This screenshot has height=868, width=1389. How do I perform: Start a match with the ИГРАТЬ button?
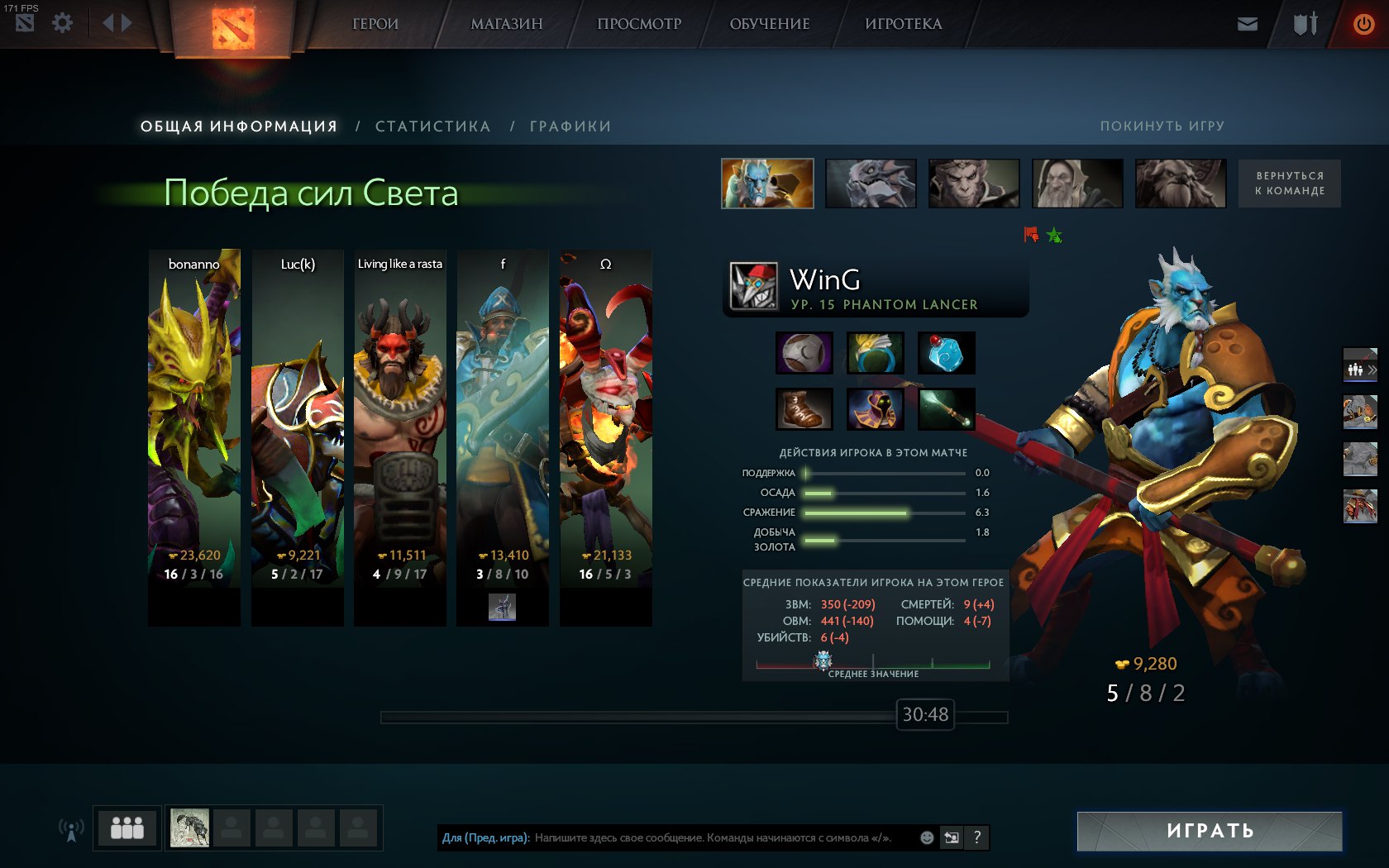click(1209, 831)
